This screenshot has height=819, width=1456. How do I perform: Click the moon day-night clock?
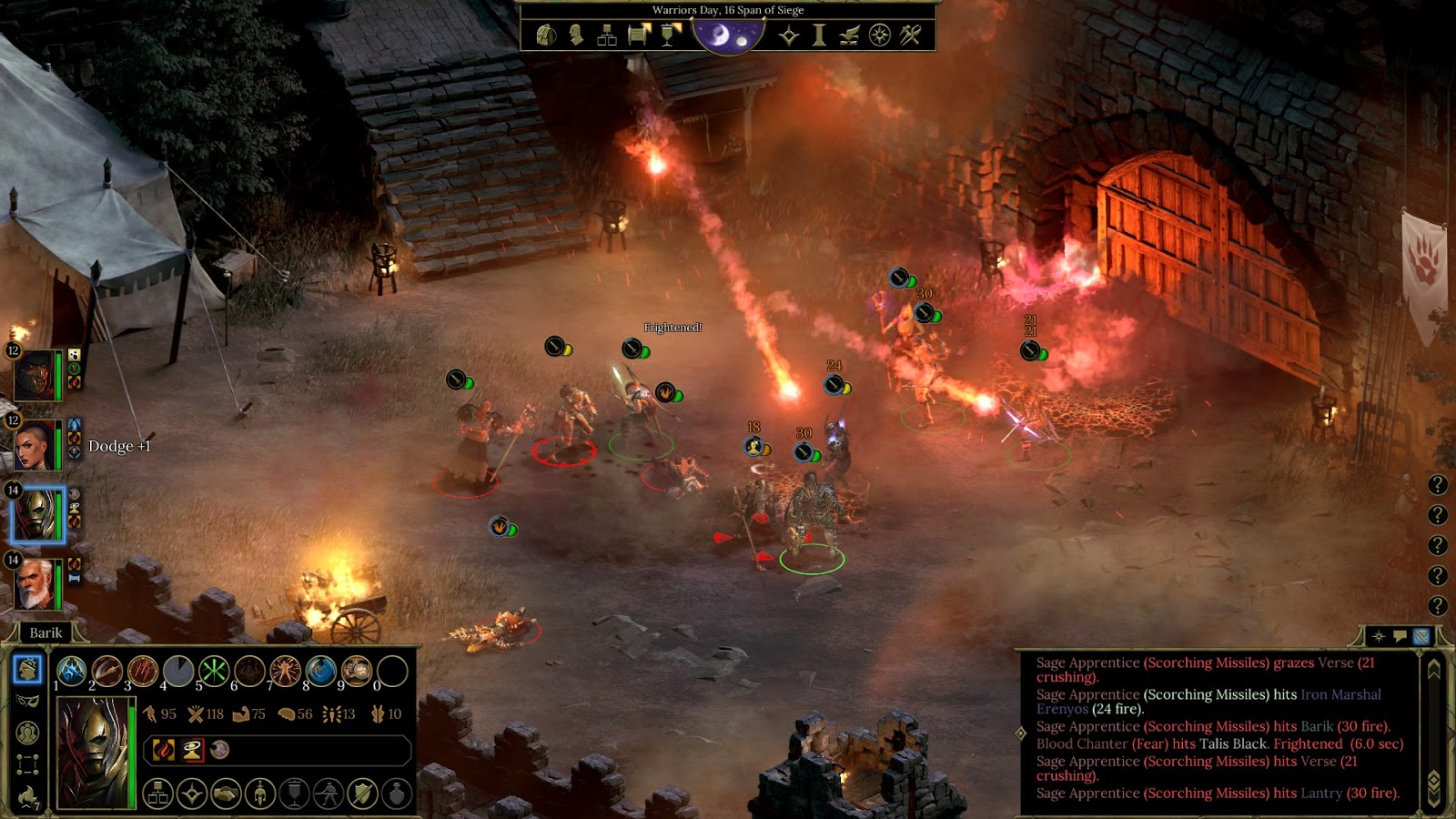click(728, 35)
